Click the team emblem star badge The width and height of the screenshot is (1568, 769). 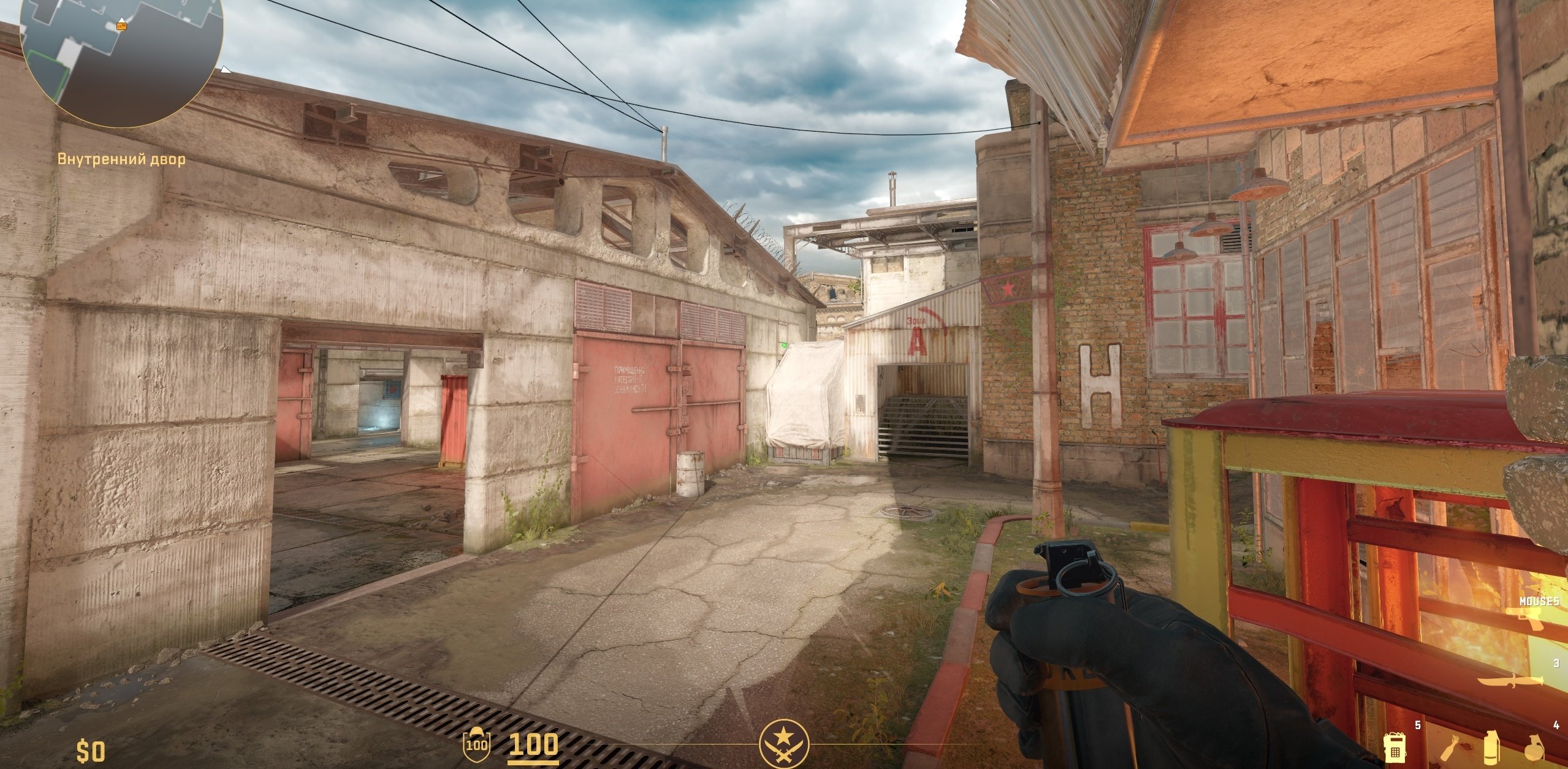[x=784, y=746]
